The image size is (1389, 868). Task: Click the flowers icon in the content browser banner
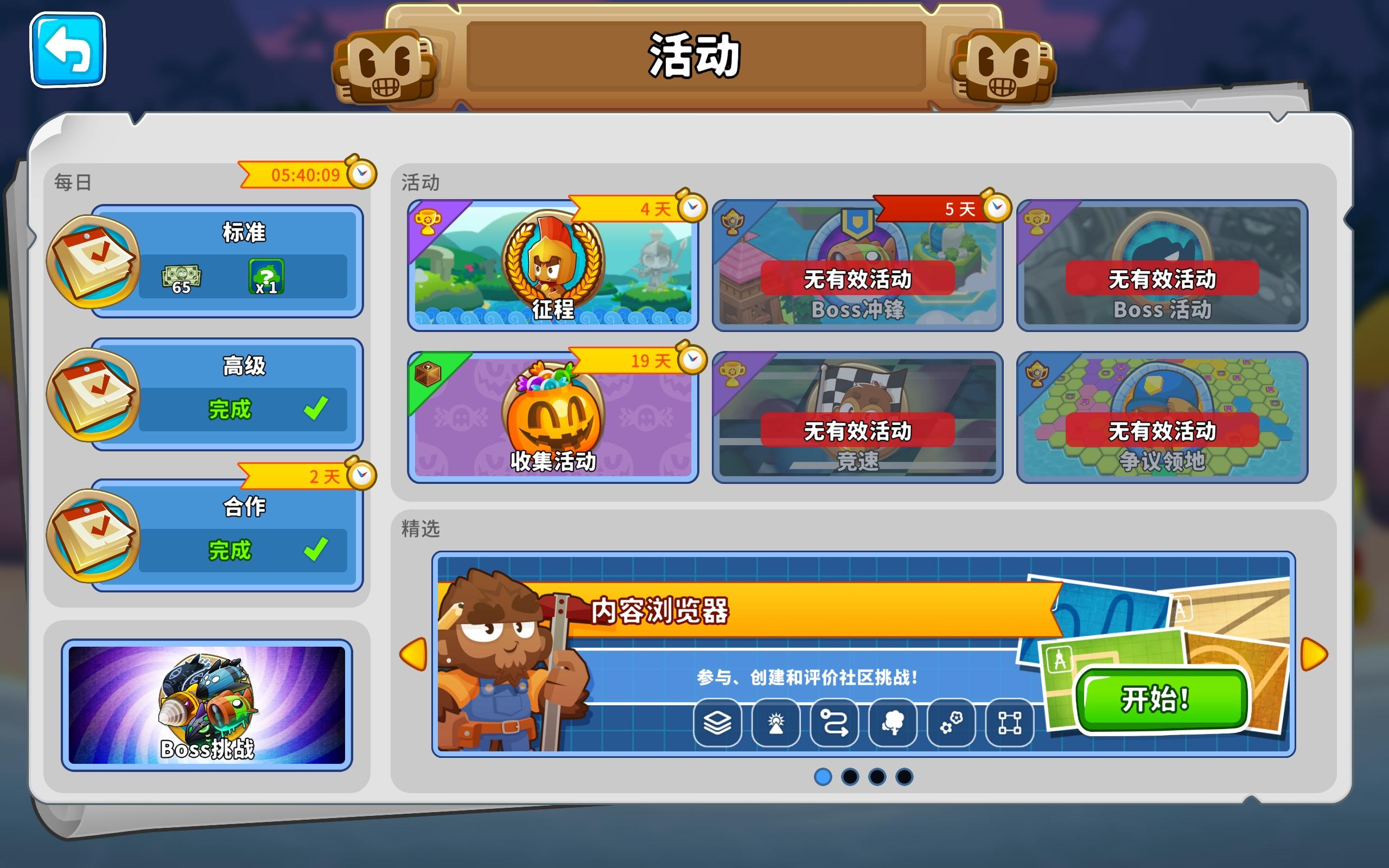(x=951, y=723)
